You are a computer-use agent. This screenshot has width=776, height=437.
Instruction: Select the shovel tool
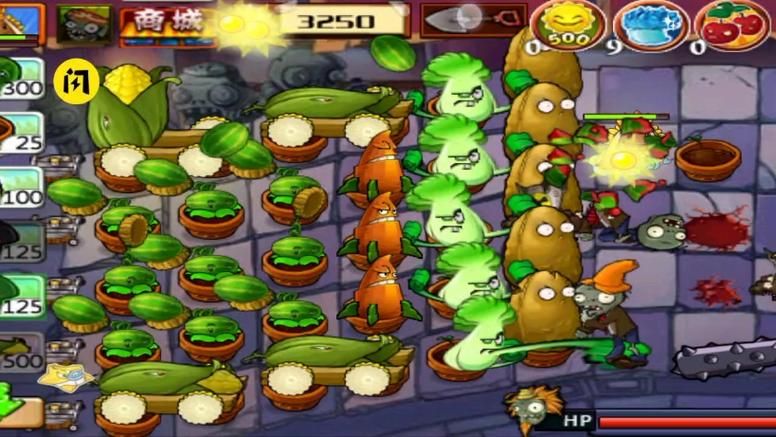[x=461, y=19]
